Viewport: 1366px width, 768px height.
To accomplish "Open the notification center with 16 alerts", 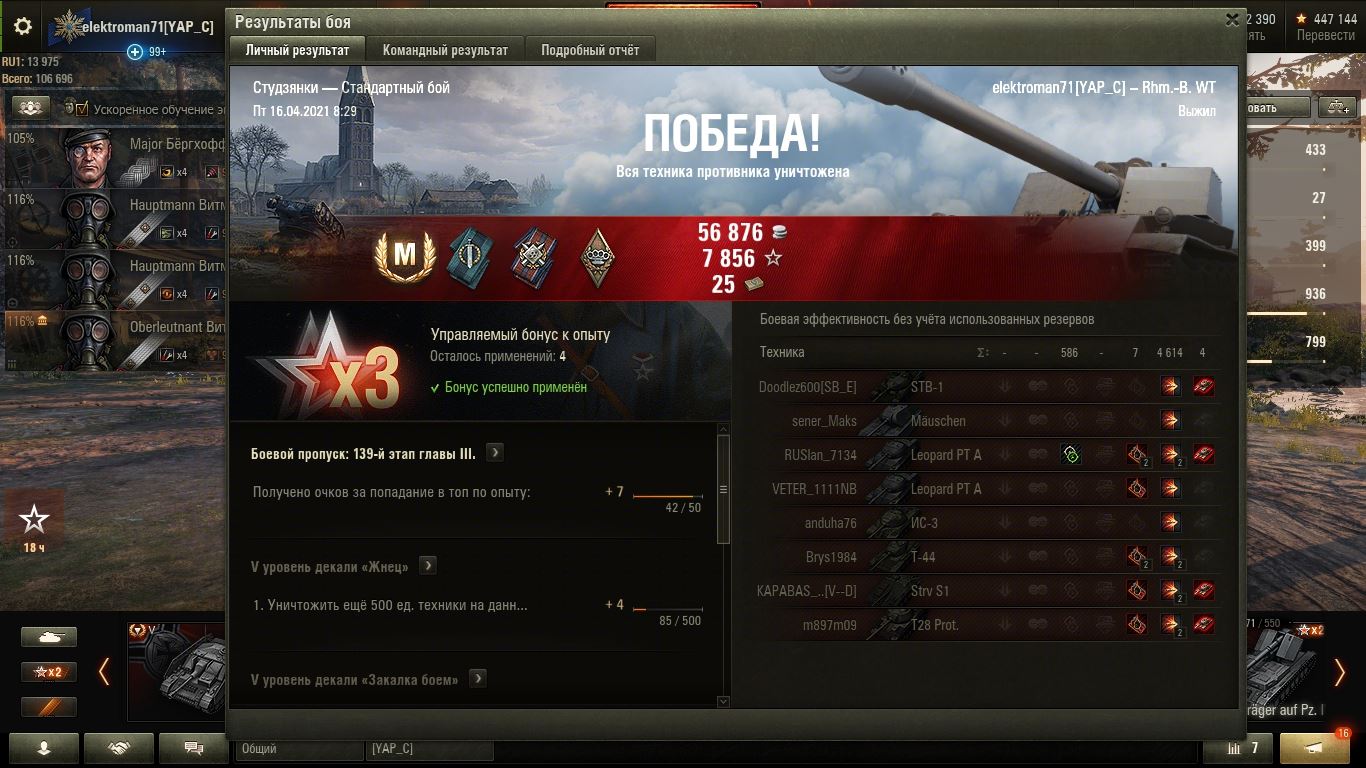I will [x=1314, y=748].
